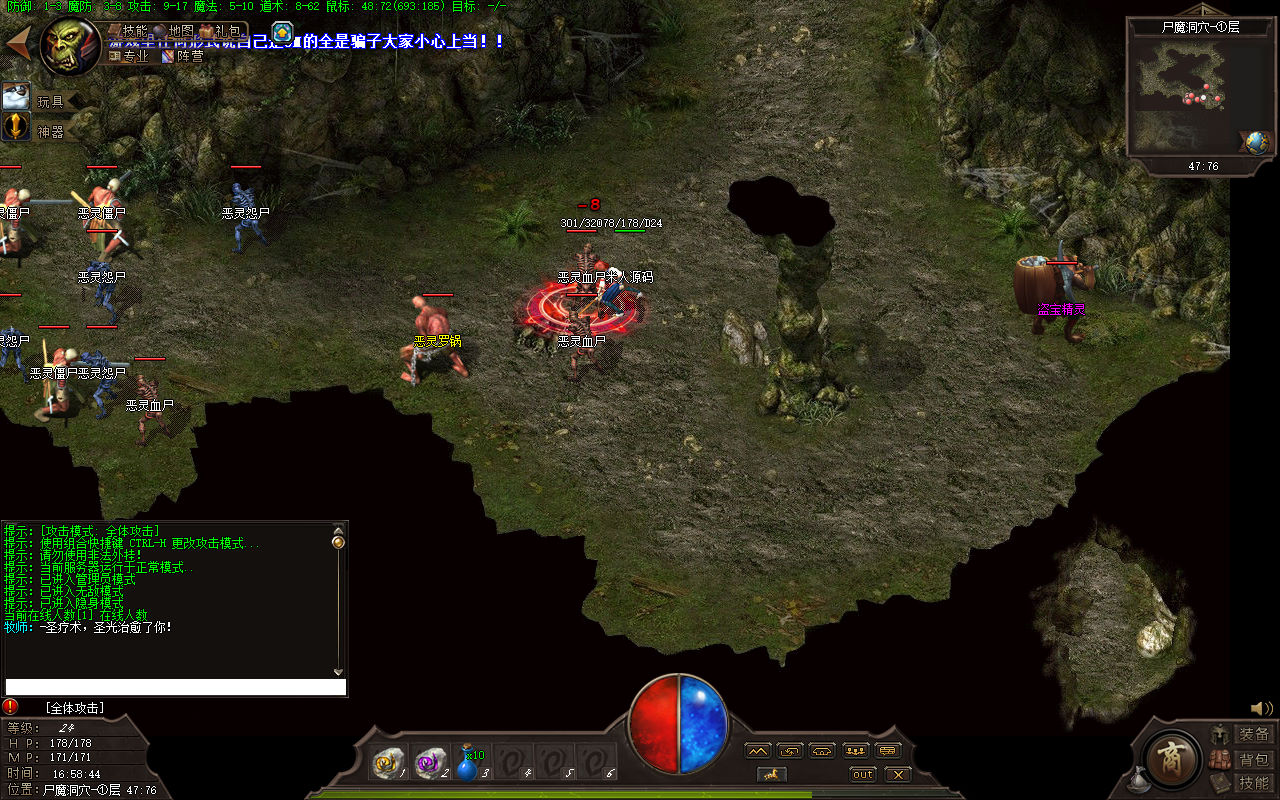Image resolution: width=1280 pixels, height=800 pixels.
Task: Open the globe icon on the minimap
Action: [x=1256, y=142]
